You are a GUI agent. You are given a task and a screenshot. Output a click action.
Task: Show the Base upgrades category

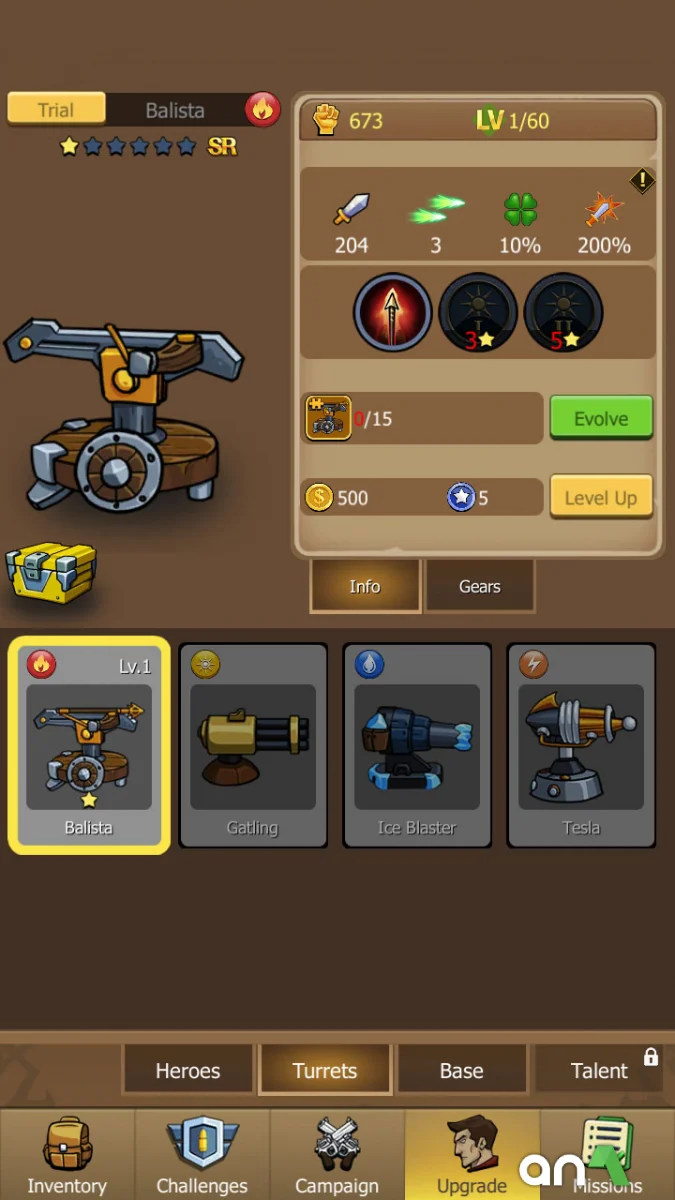[461, 1071]
